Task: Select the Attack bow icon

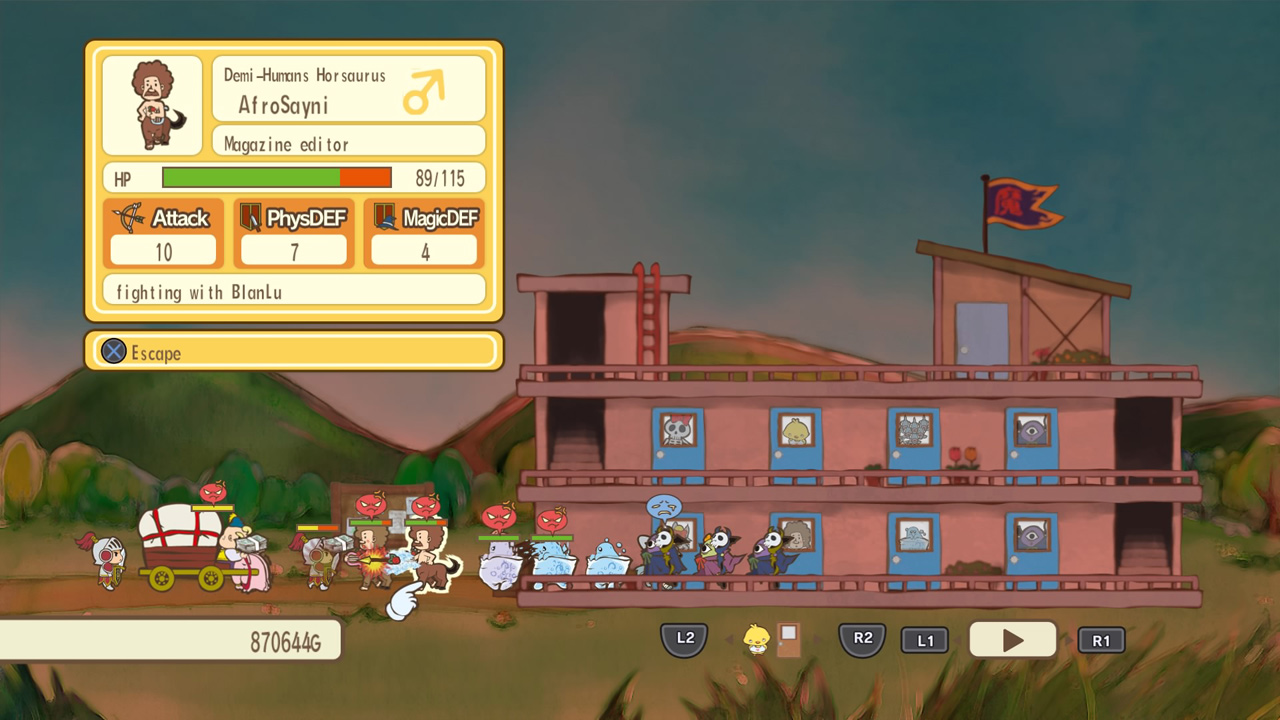Action: click(x=130, y=218)
